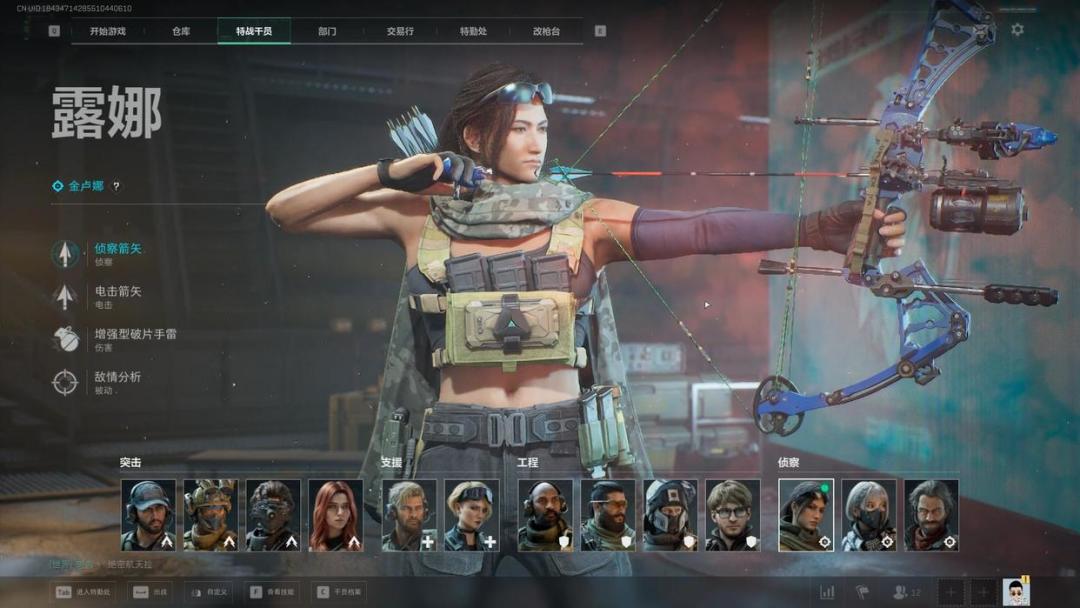This screenshot has height=608, width=1080.
Task: Select the gray-haired masked recon operator
Action: (868, 515)
